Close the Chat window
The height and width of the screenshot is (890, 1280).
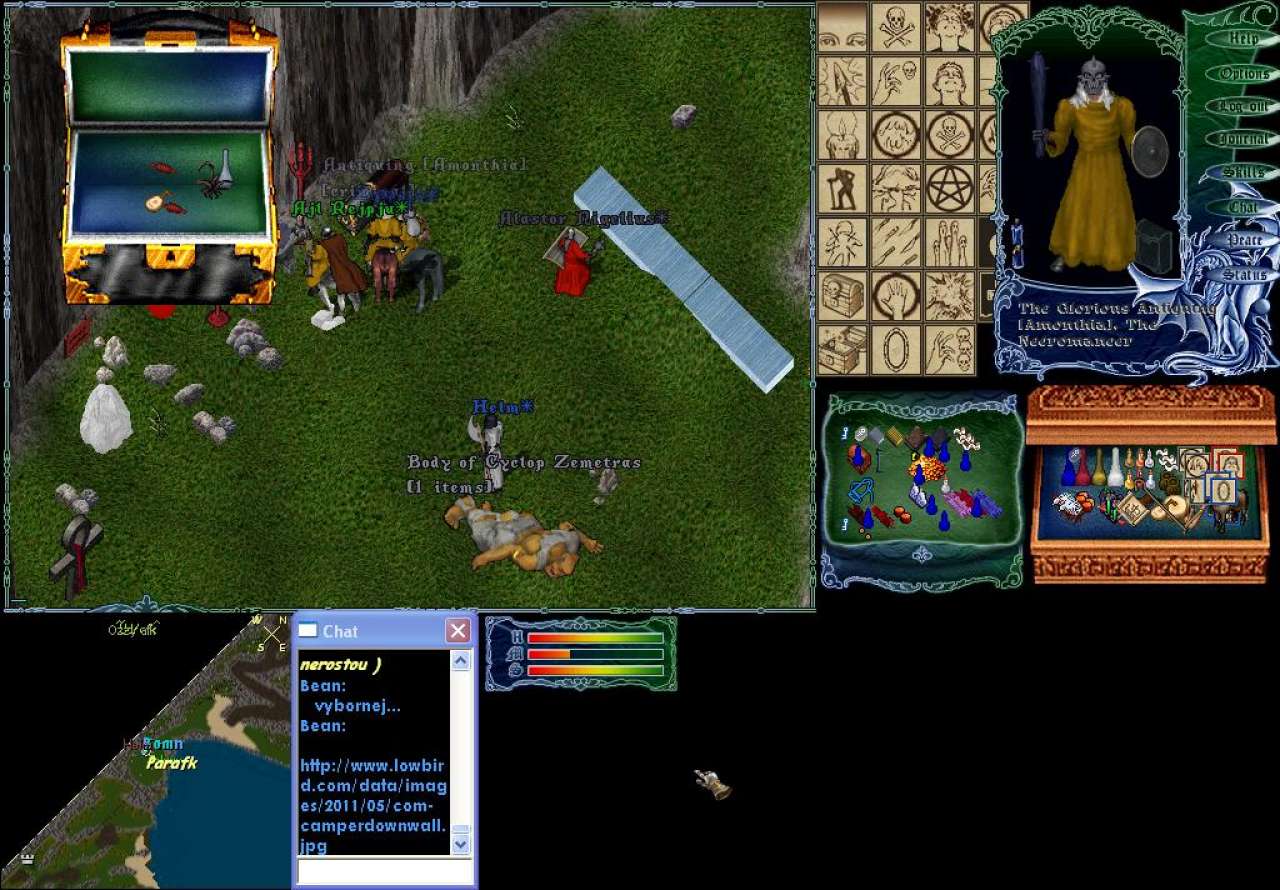click(x=457, y=631)
